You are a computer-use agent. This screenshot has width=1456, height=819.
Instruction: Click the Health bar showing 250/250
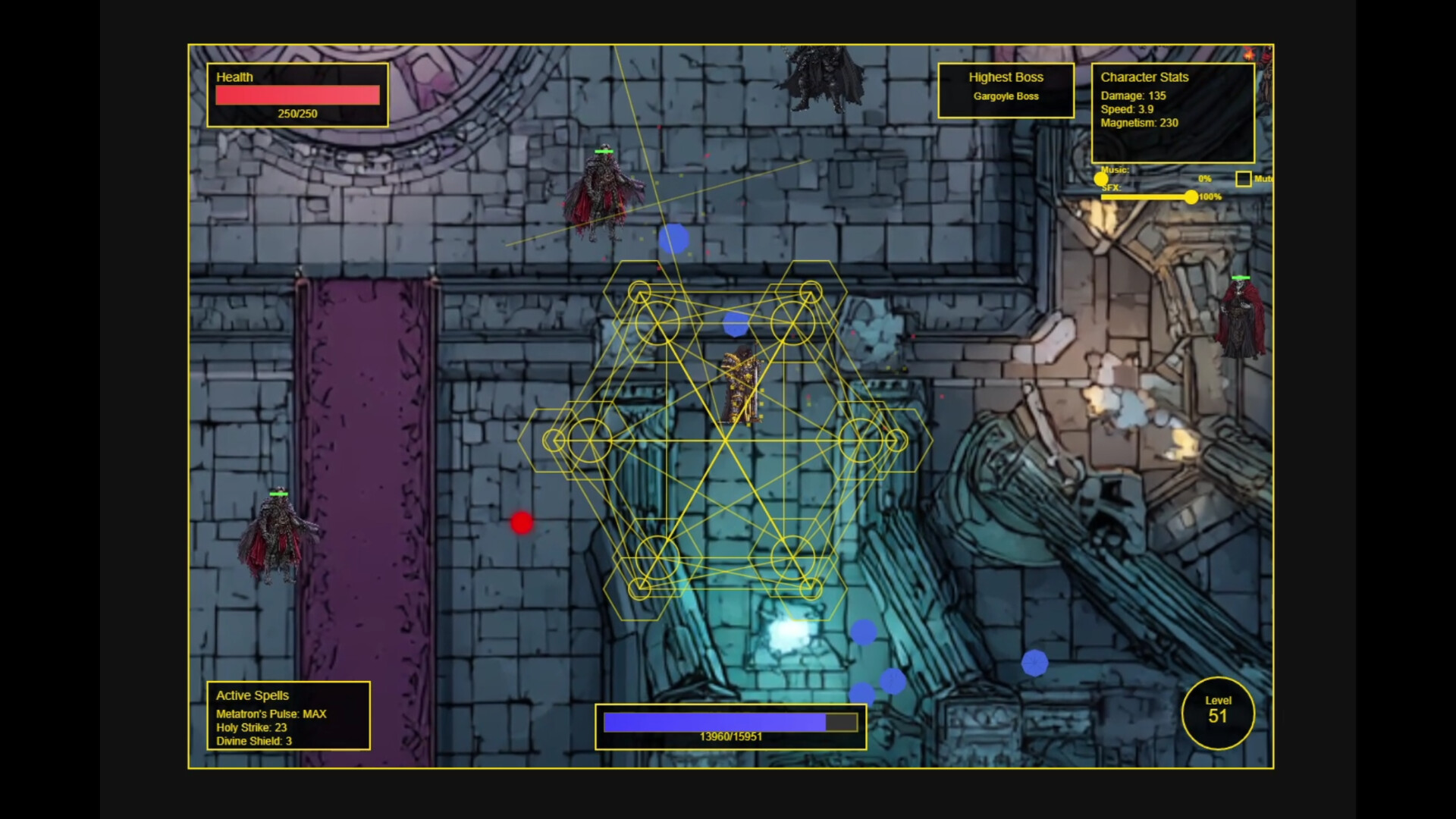297,96
